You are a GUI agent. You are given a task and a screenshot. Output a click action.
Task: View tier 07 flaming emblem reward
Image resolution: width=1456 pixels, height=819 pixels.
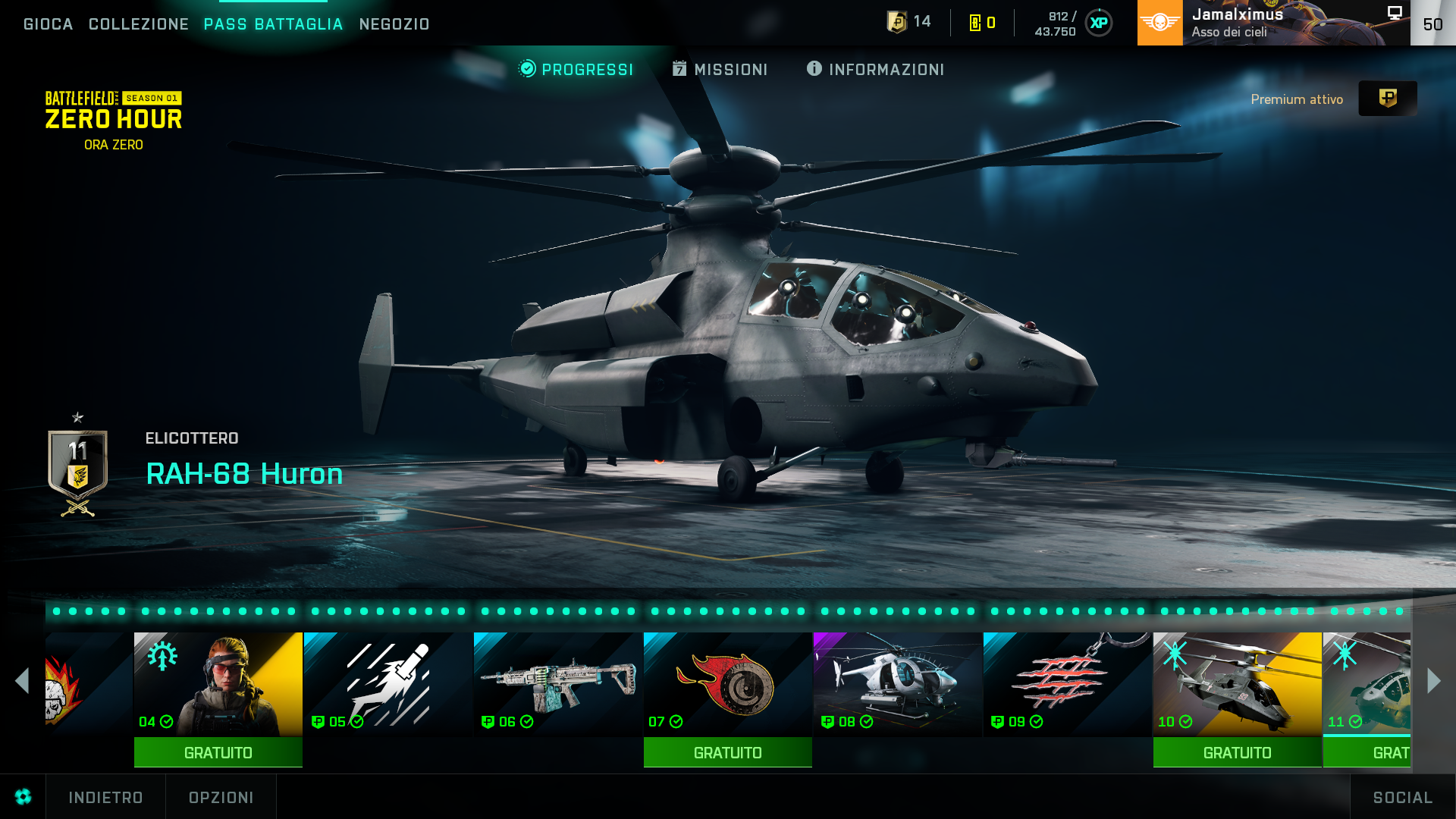(728, 684)
